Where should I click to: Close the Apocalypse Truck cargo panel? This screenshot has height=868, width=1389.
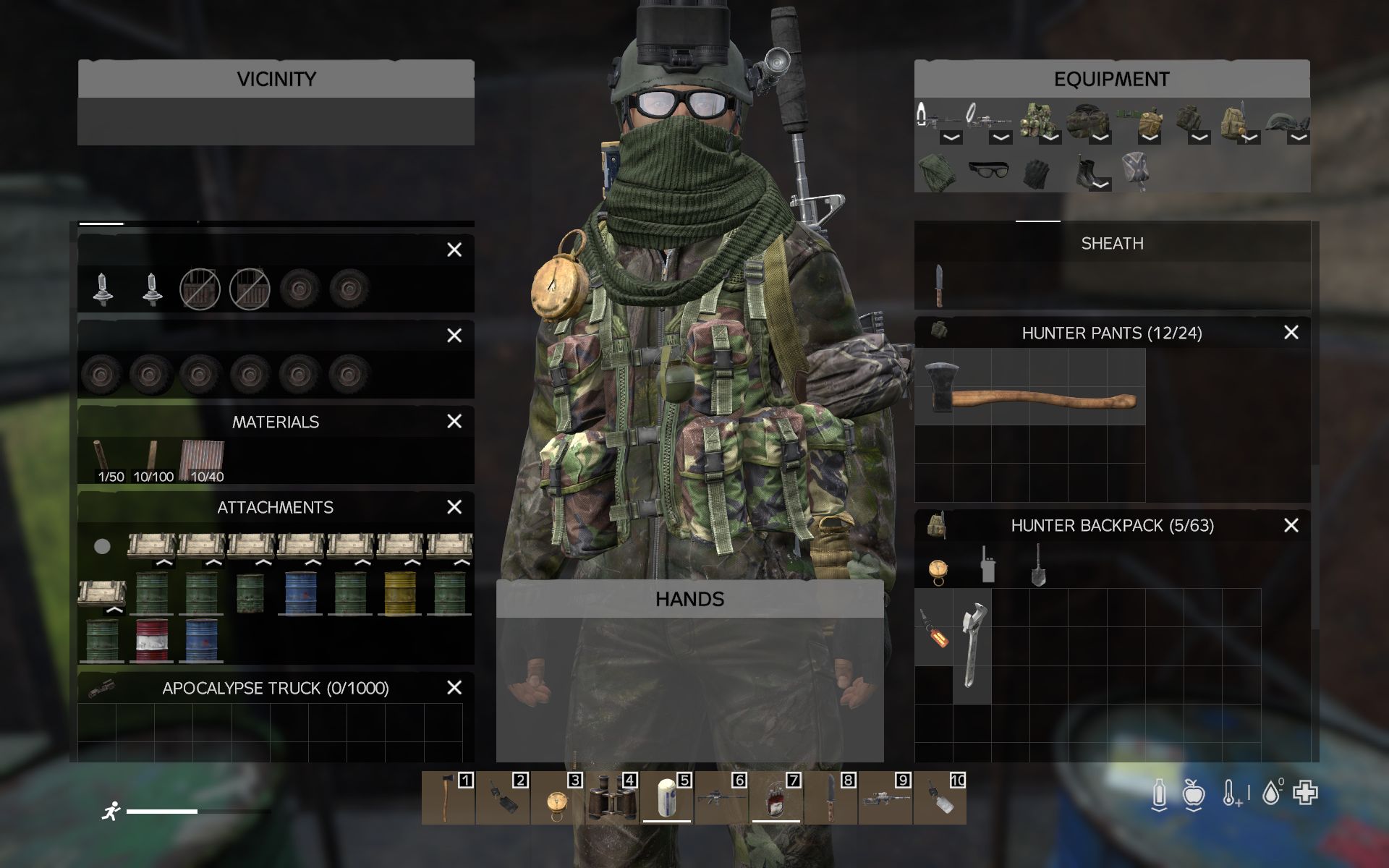pos(454,688)
